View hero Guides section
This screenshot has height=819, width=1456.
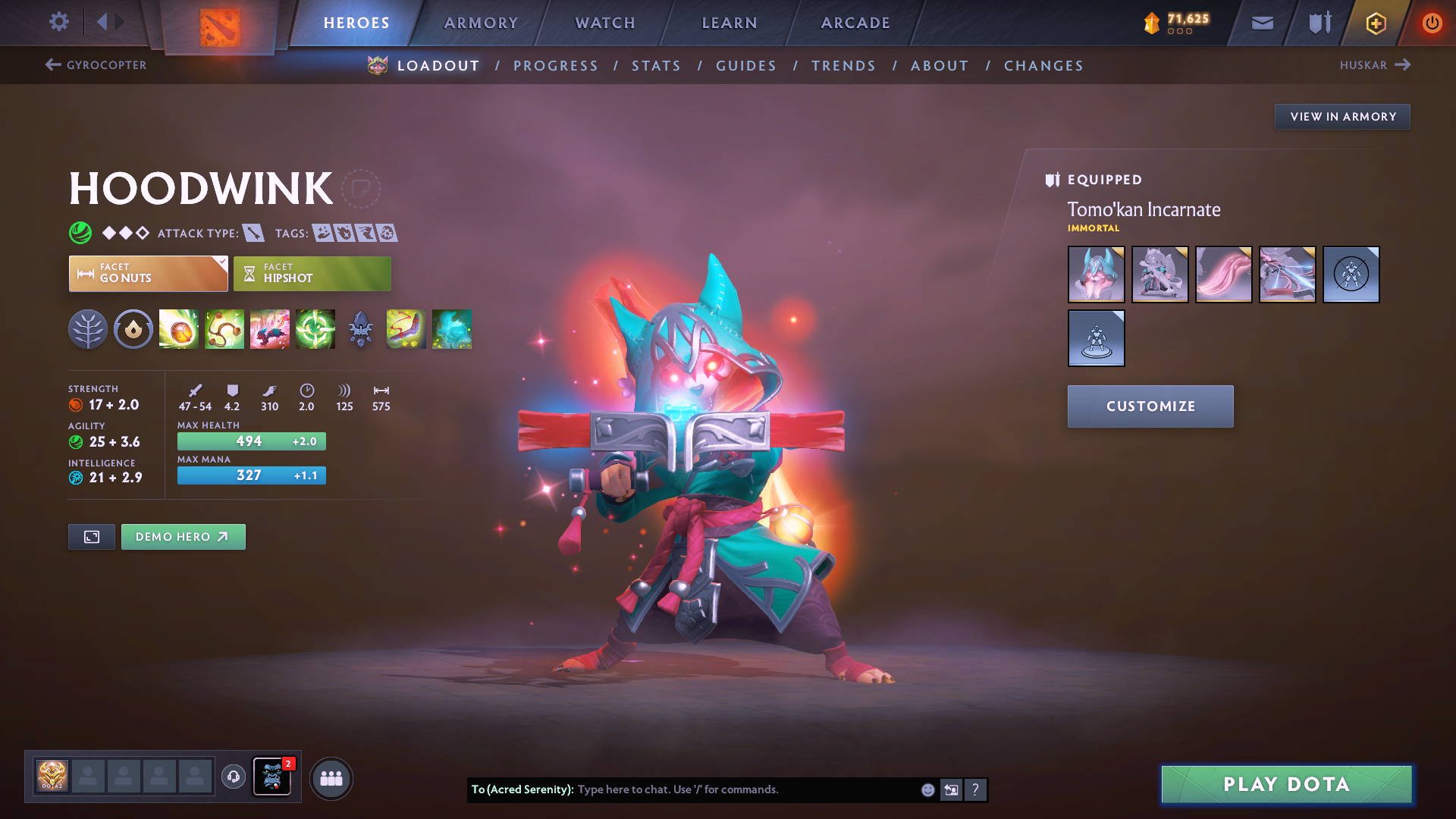pyautogui.click(x=746, y=66)
